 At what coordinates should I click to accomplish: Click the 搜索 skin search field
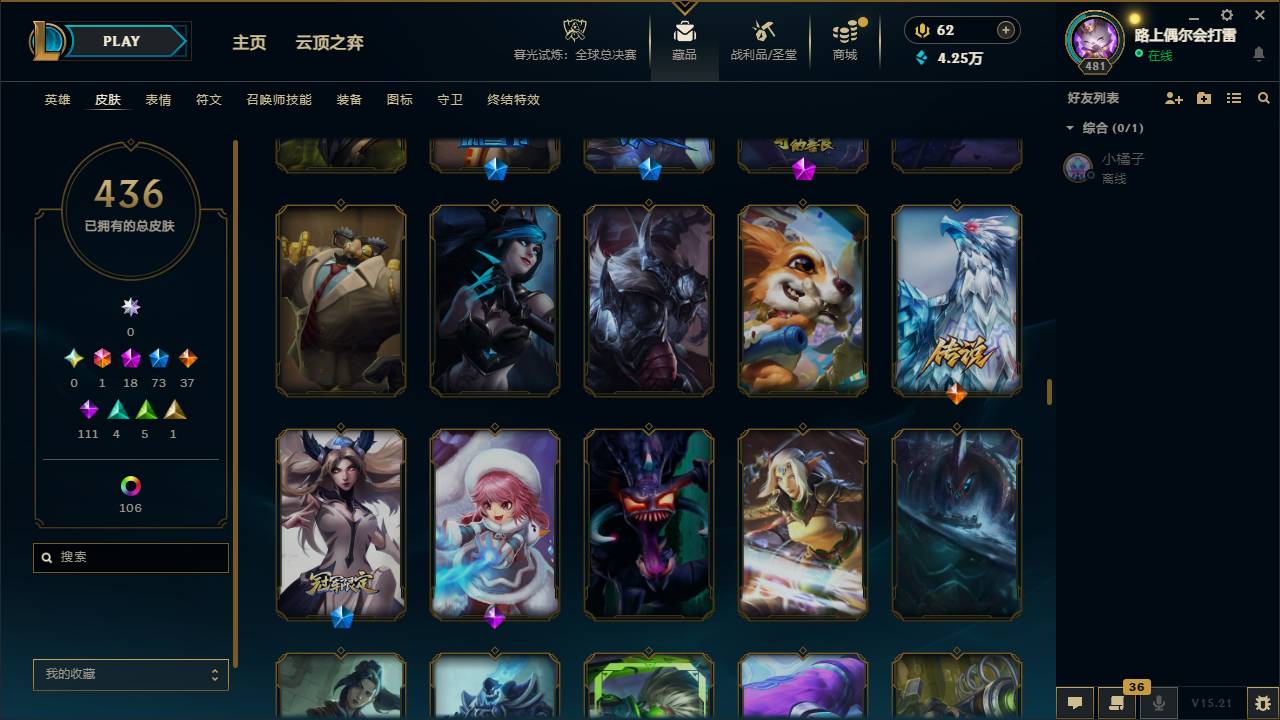(x=130, y=557)
